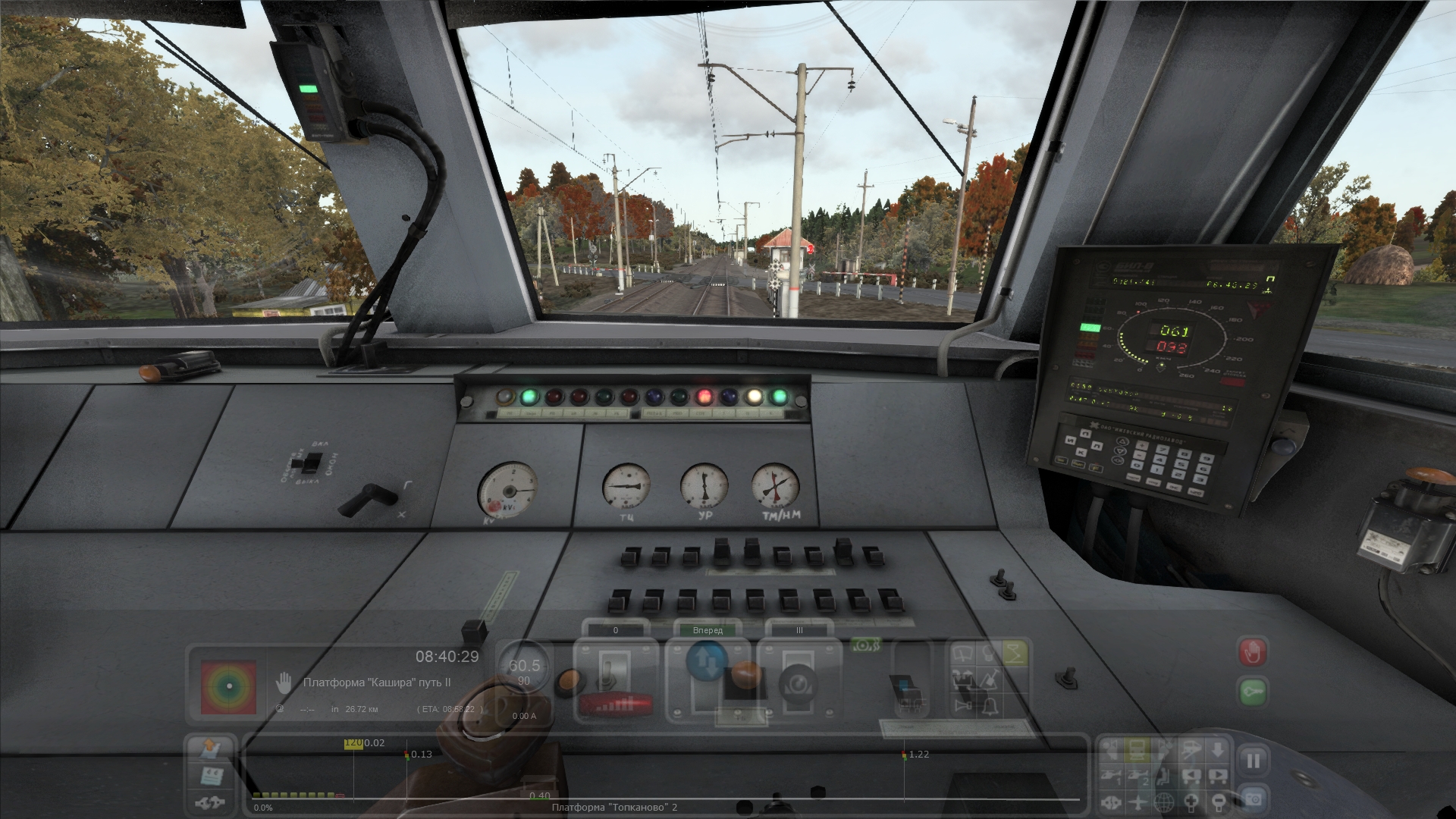Click the green key button
Screen dimensions: 1456x819
[x=1253, y=692]
